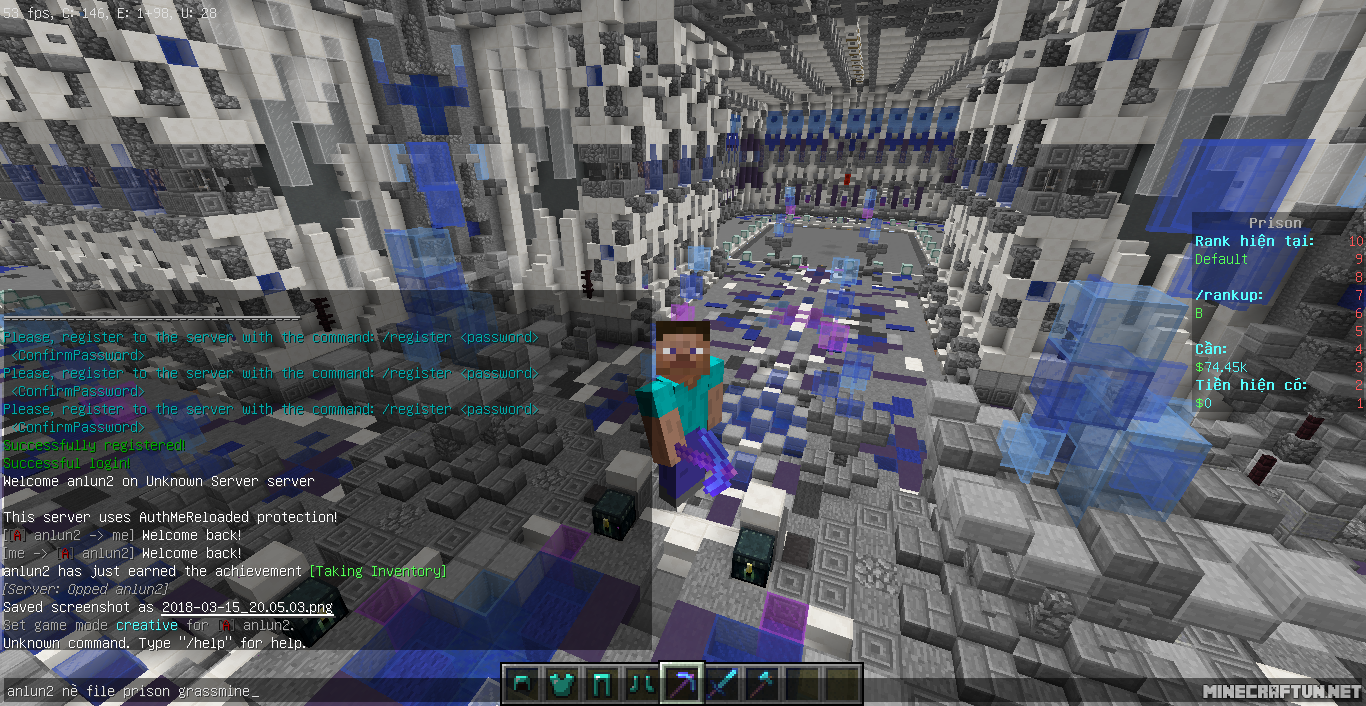Pick the diamond boots hotbar slot
Image resolution: width=1366 pixels, height=706 pixels.
641,683
